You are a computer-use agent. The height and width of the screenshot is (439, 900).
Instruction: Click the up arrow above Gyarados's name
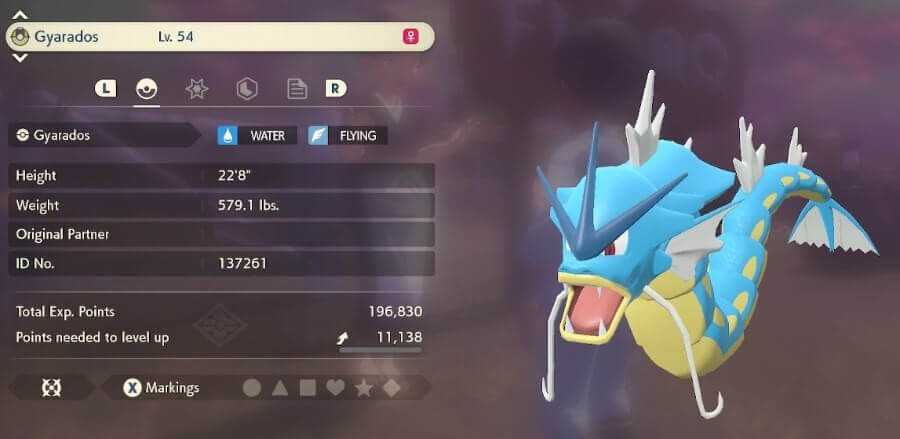point(20,15)
